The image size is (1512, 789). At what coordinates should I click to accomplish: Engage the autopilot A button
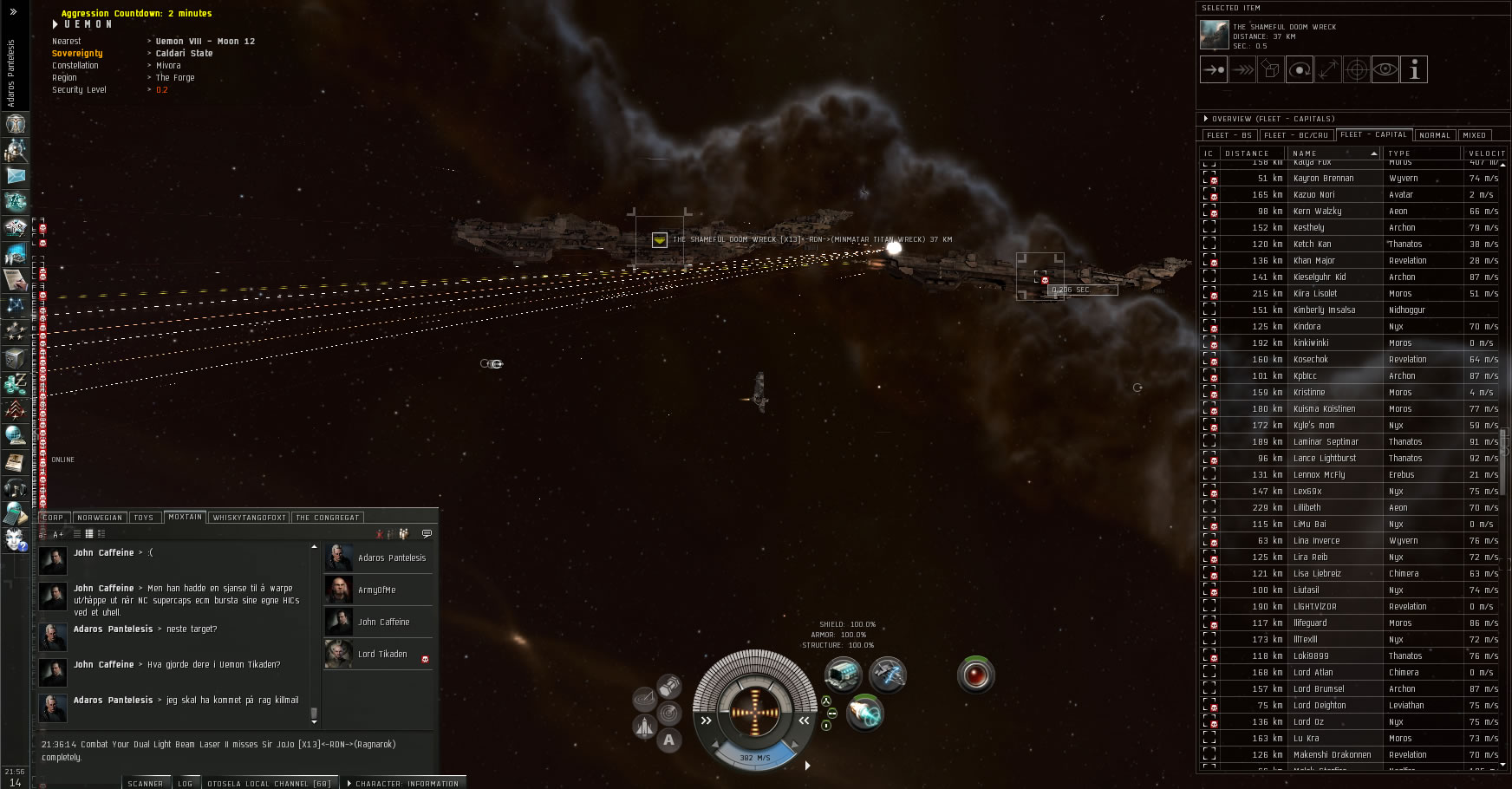[668, 740]
